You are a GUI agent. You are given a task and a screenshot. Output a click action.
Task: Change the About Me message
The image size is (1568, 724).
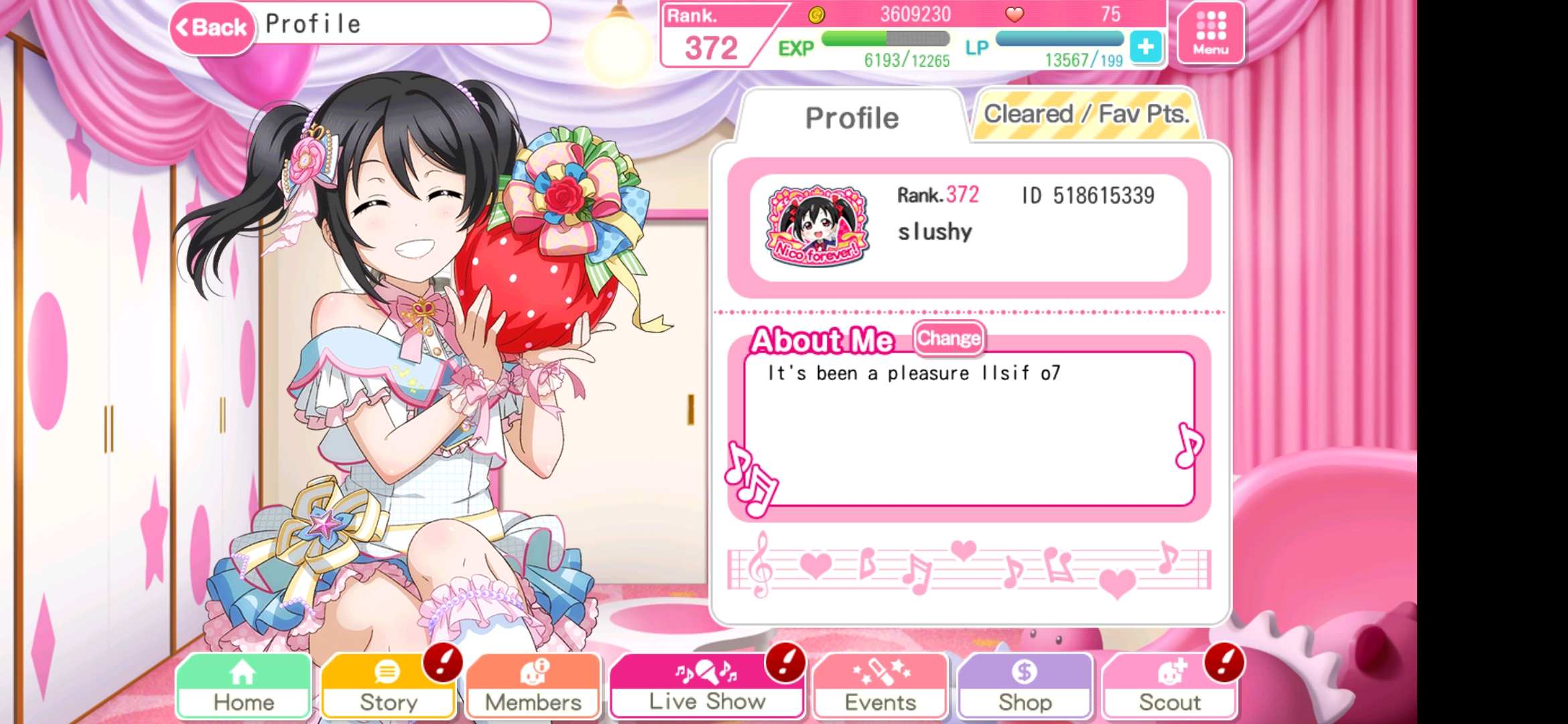click(949, 339)
